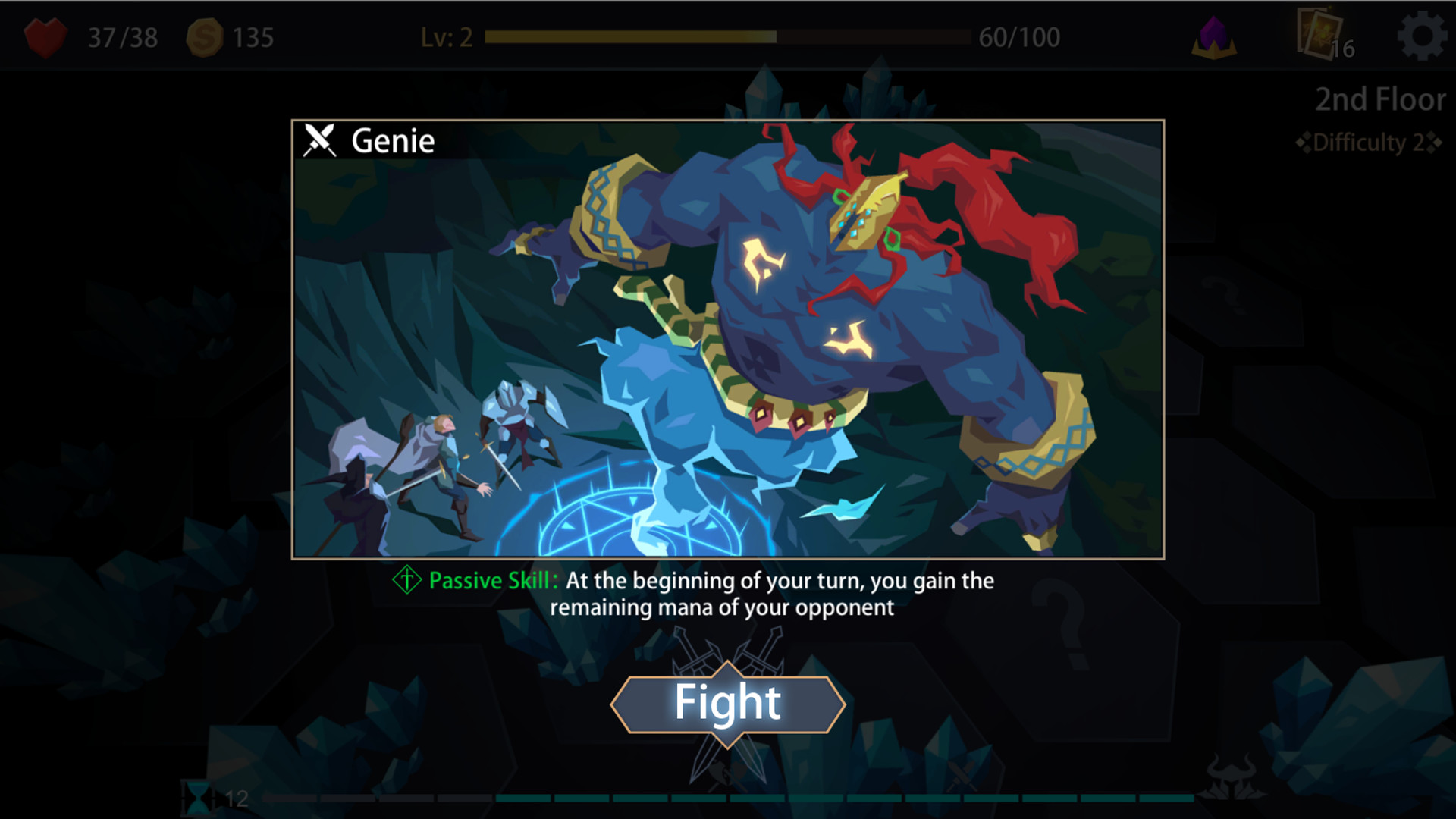Image resolution: width=1456 pixels, height=819 pixels.
Task: Select the gold coin currency icon
Action: point(203,36)
